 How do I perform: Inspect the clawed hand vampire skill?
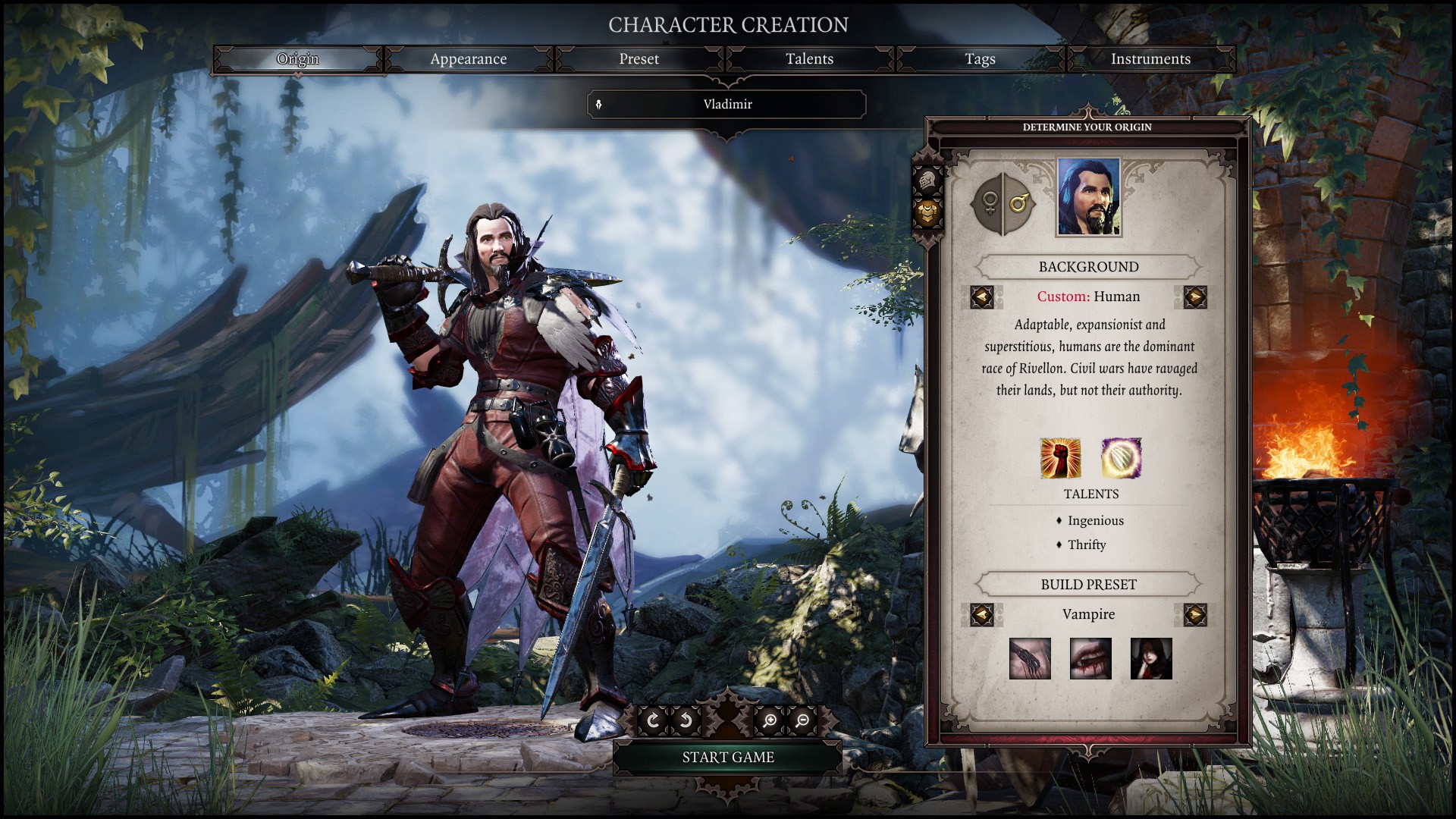tap(1030, 658)
